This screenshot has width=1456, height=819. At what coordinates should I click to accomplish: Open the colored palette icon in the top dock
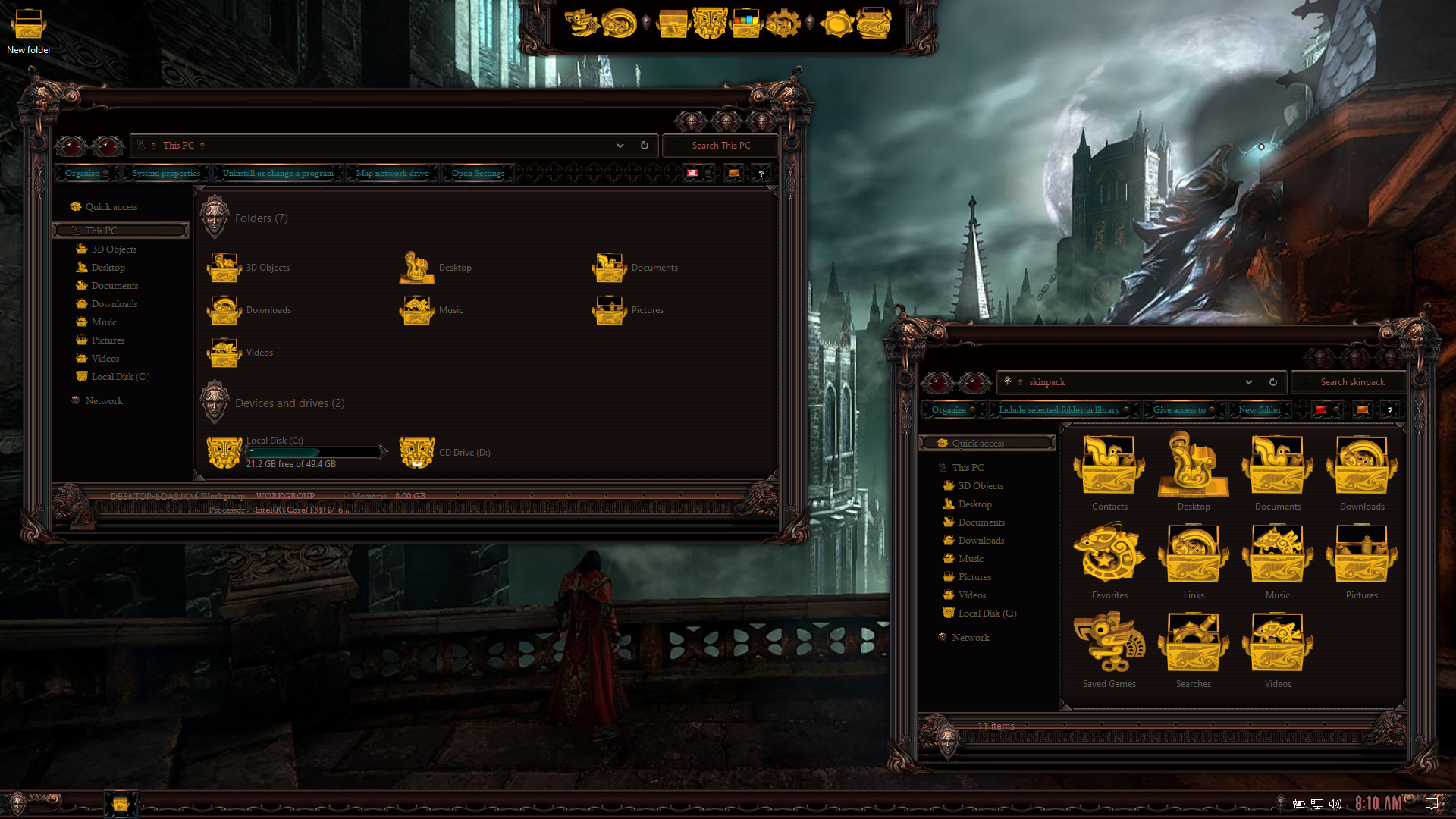pos(746,24)
